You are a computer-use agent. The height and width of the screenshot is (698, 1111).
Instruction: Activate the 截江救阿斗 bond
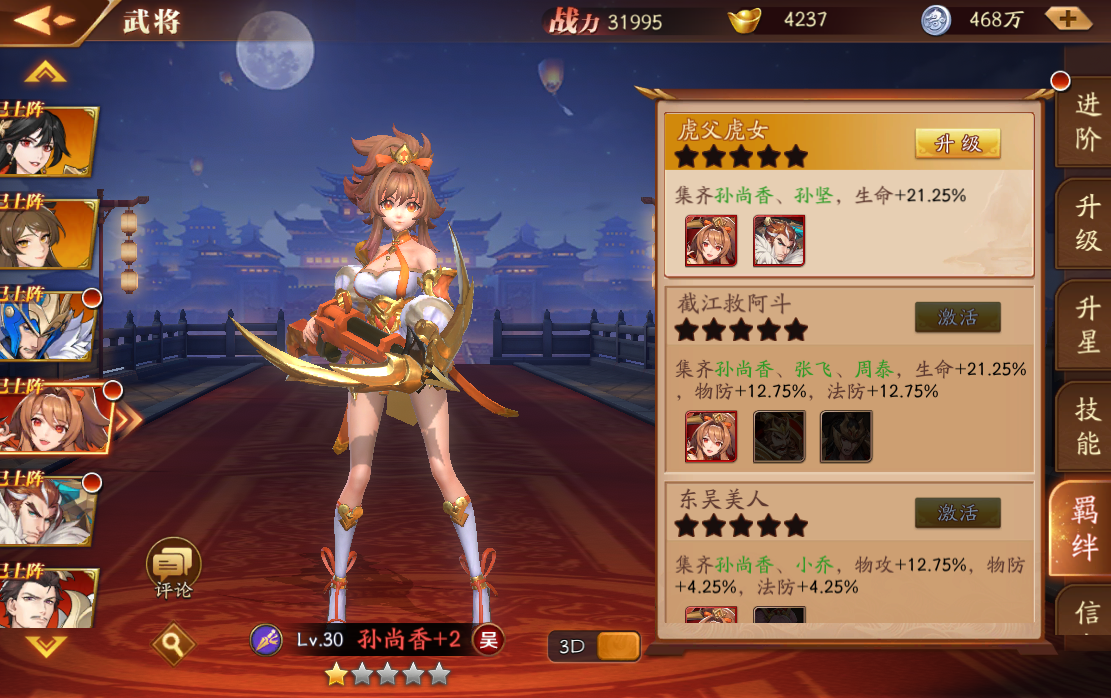pyautogui.click(x=957, y=317)
